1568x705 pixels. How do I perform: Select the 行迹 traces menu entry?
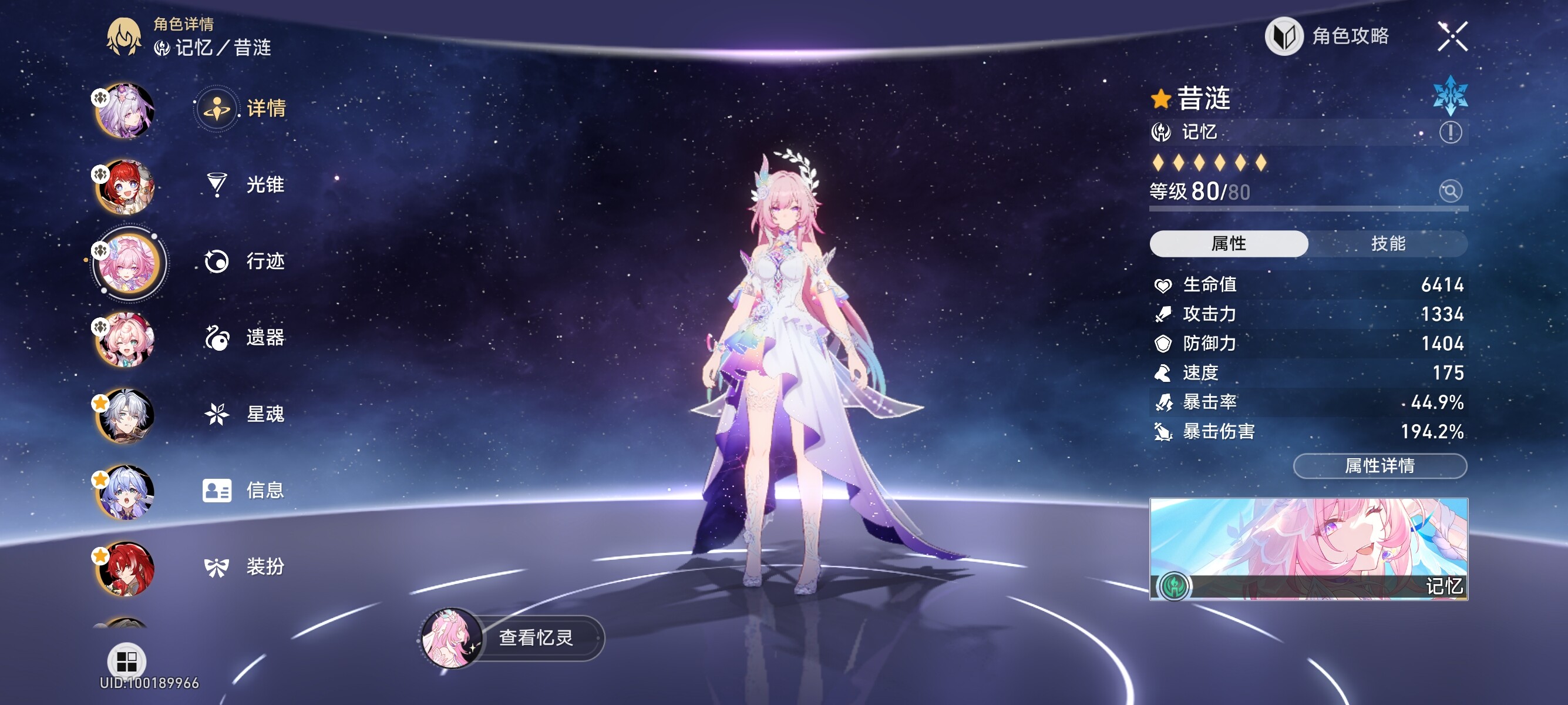tap(244, 261)
